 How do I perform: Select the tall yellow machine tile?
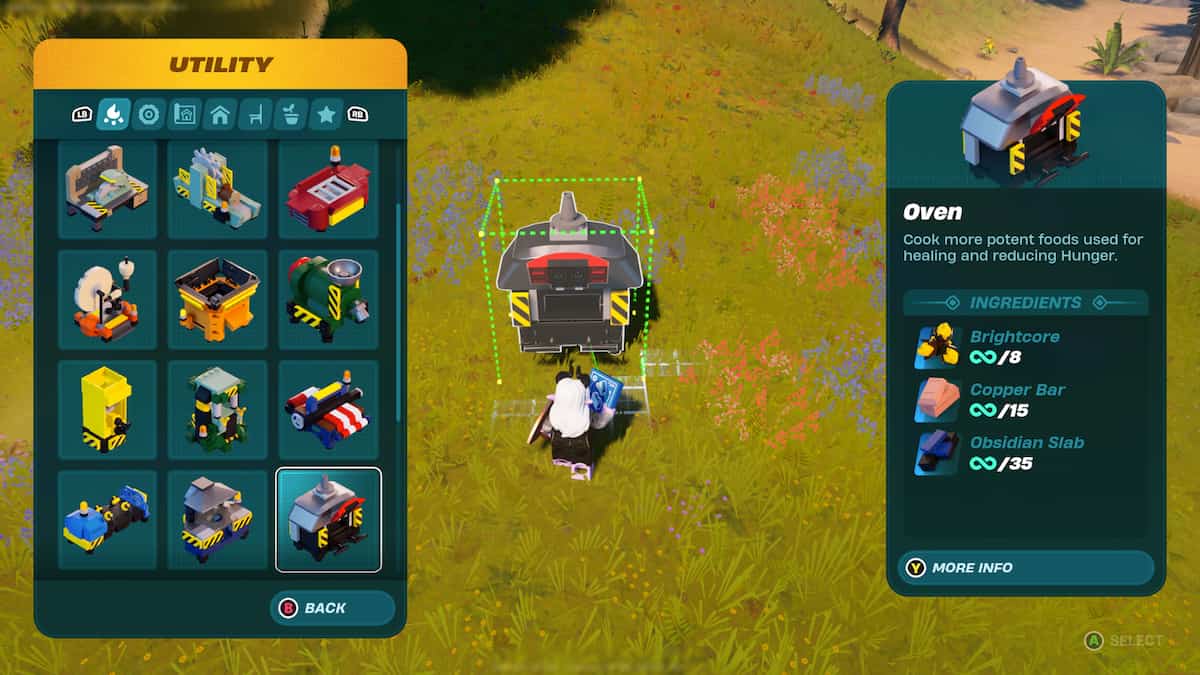coord(107,409)
